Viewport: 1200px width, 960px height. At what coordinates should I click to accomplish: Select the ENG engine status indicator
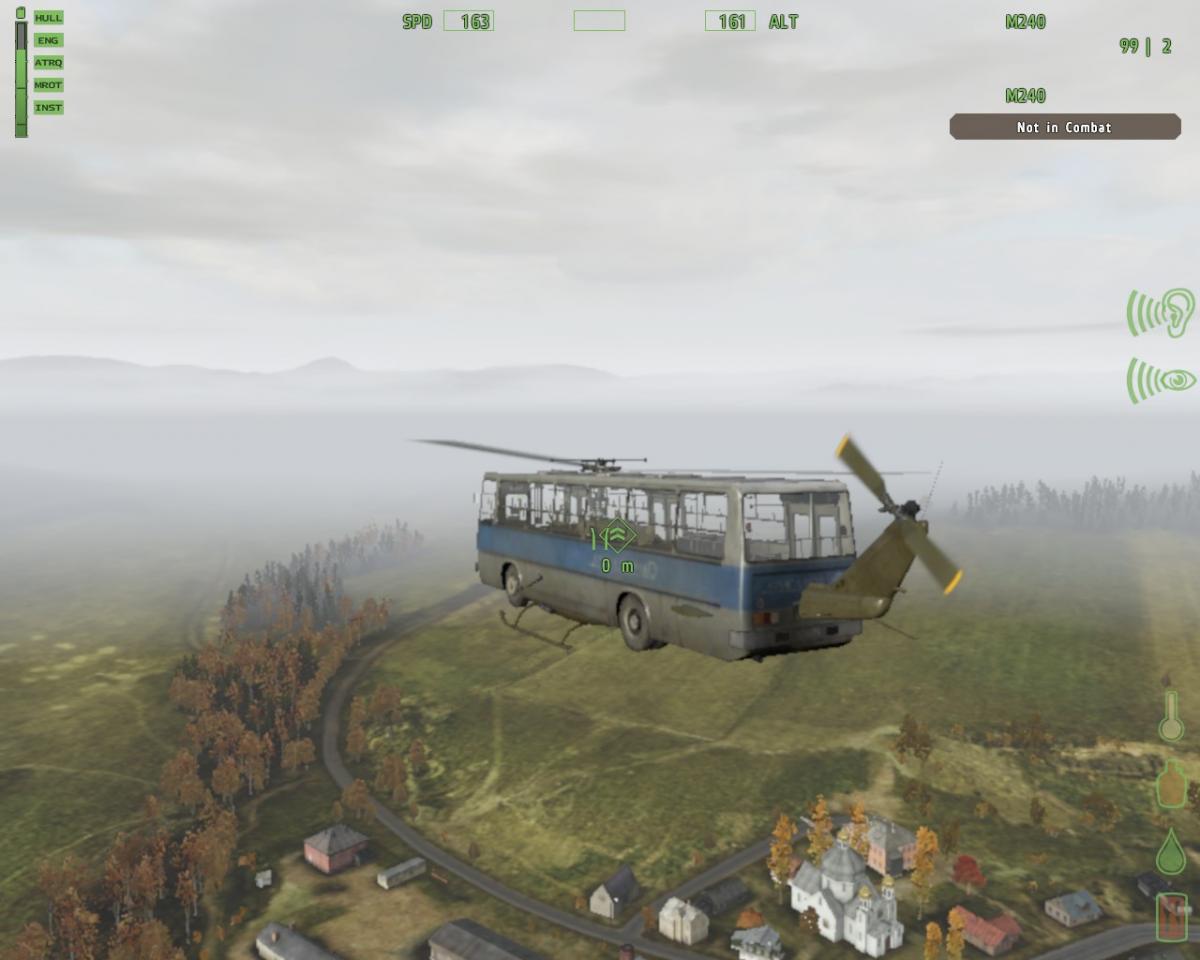[48, 40]
